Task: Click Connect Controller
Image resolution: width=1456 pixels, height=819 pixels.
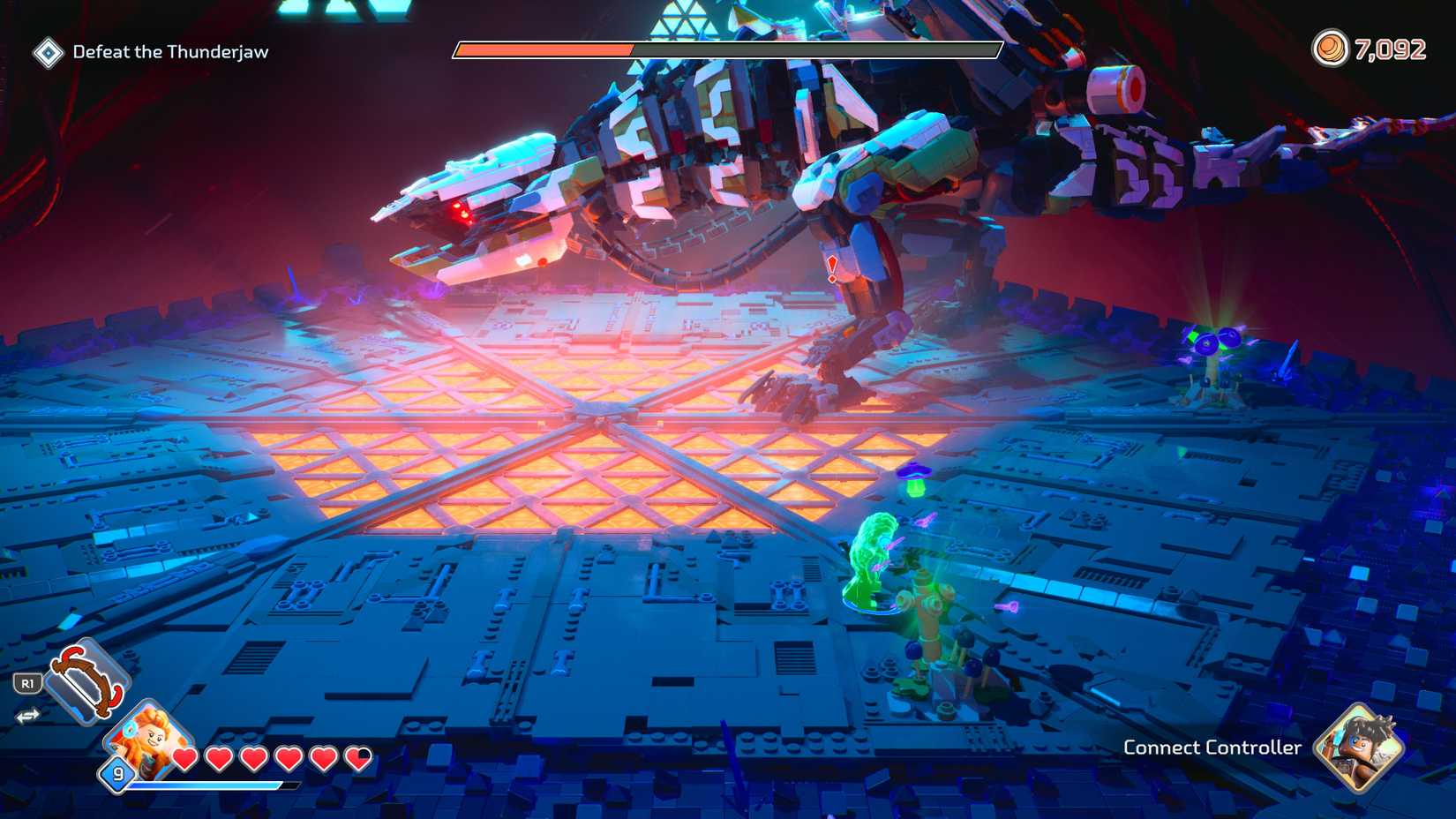Action: [x=1212, y=748]
